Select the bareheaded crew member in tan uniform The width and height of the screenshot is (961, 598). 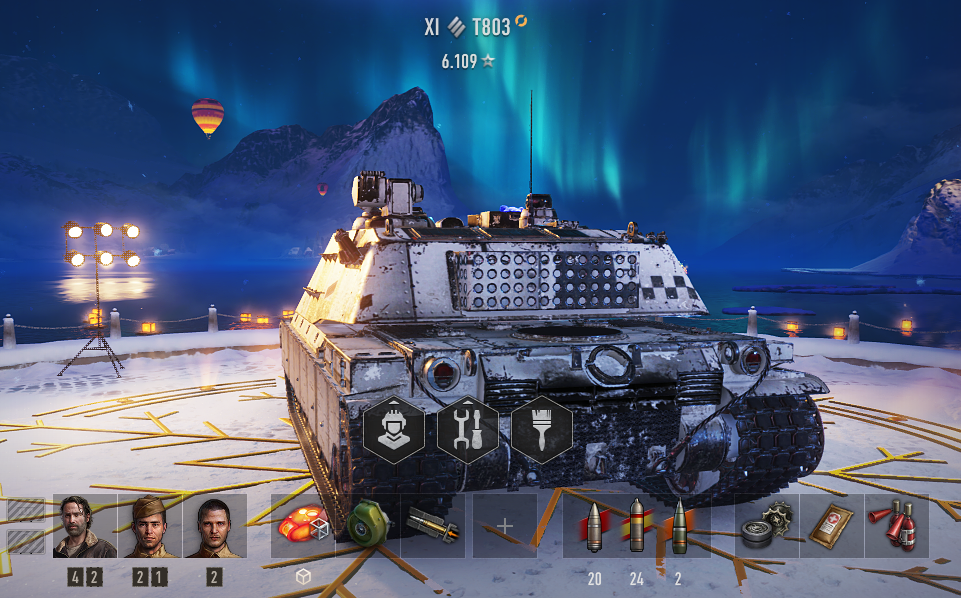tap(214, 526)
